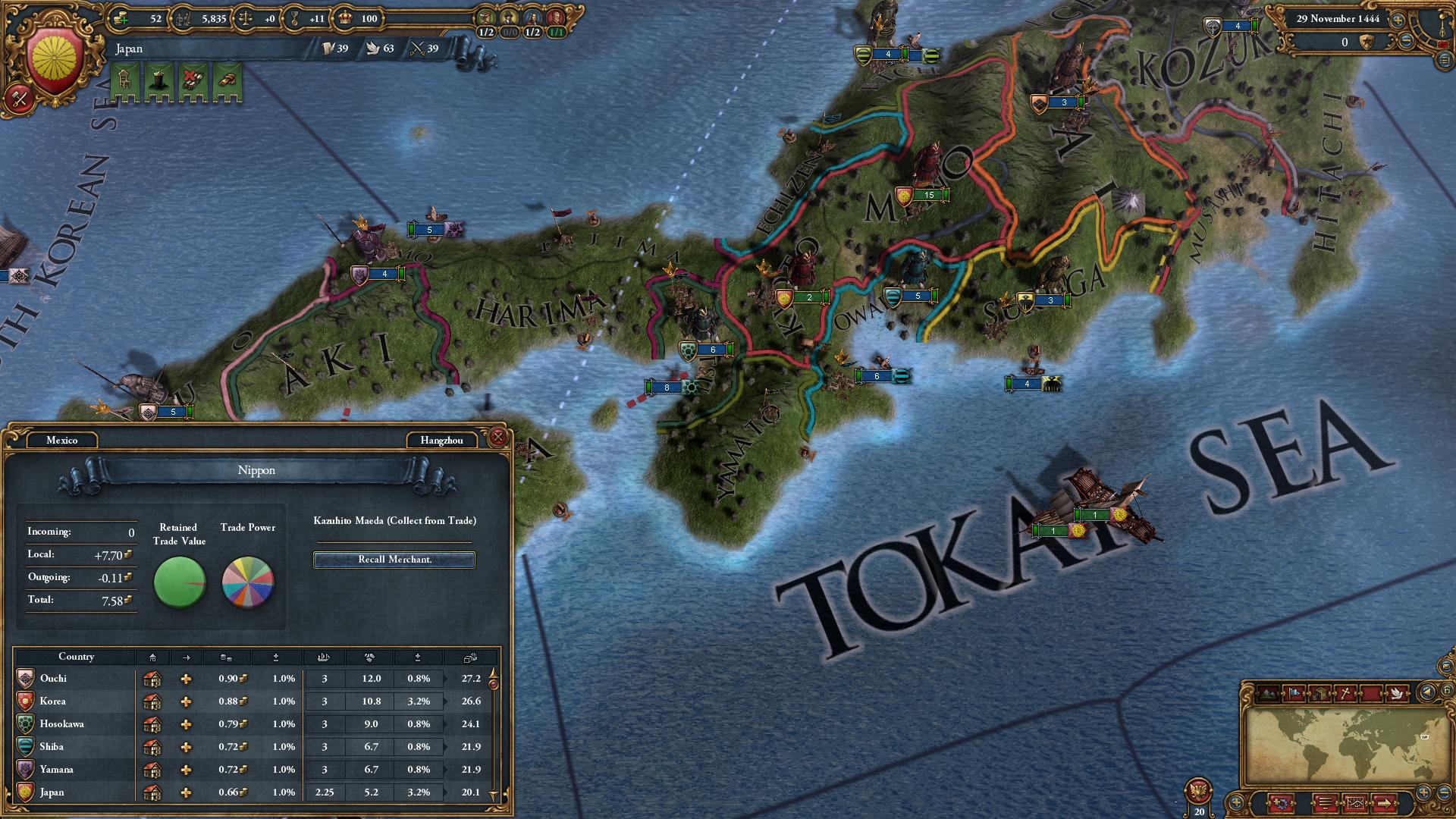Viewport: 1456px width, 819px height.
Task: Open the outliner list button below the date
Action: pos(1443,59)
